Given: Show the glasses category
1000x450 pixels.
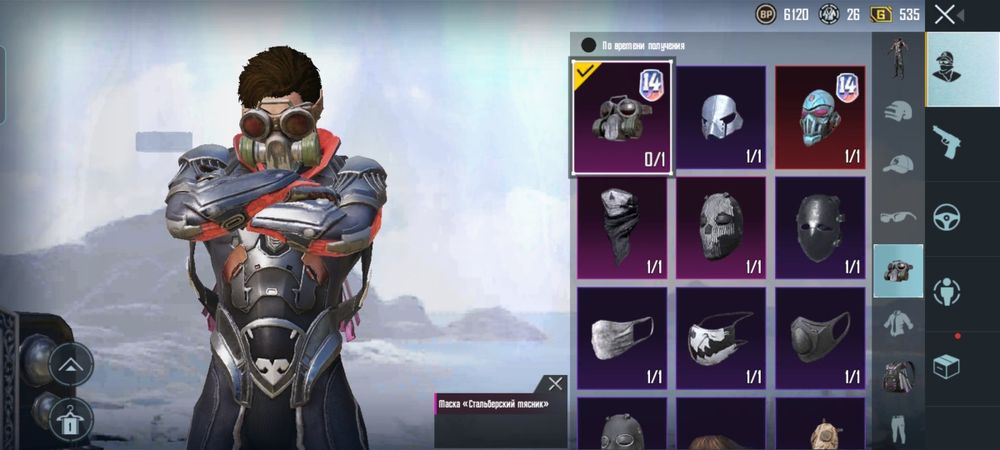Looking at the screenshot, I should coord(898,216).
